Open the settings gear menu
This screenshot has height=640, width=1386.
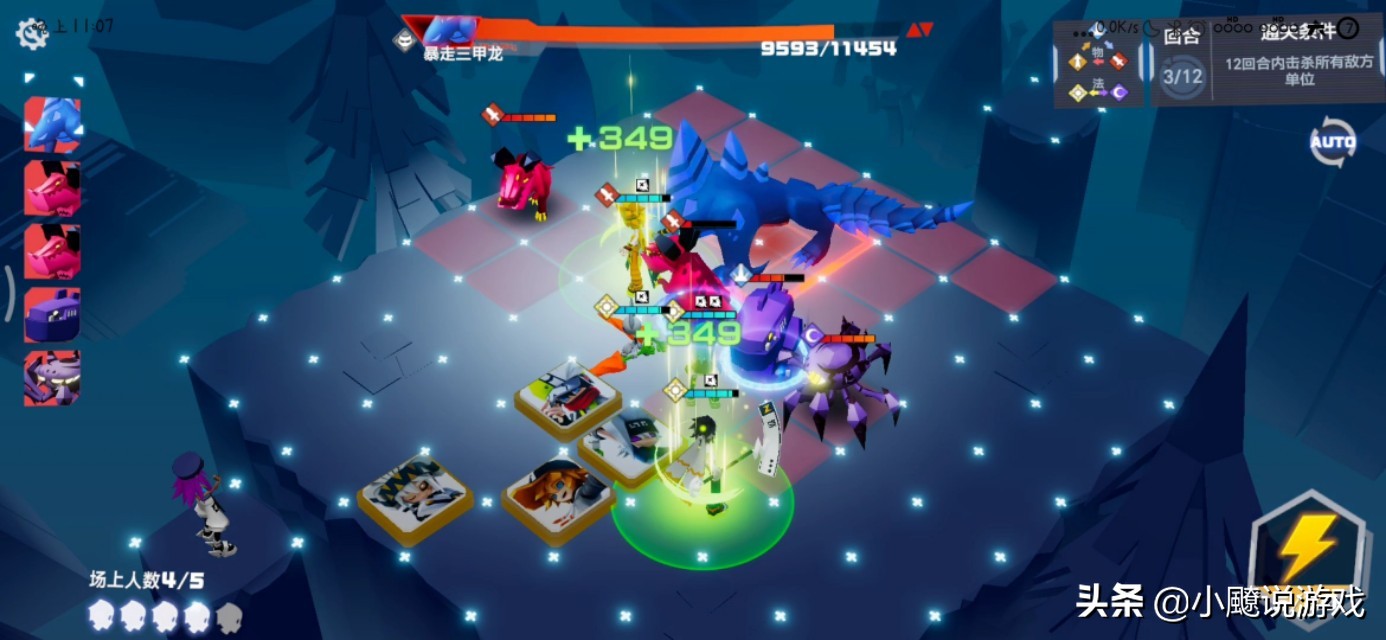tap(31, 34)
